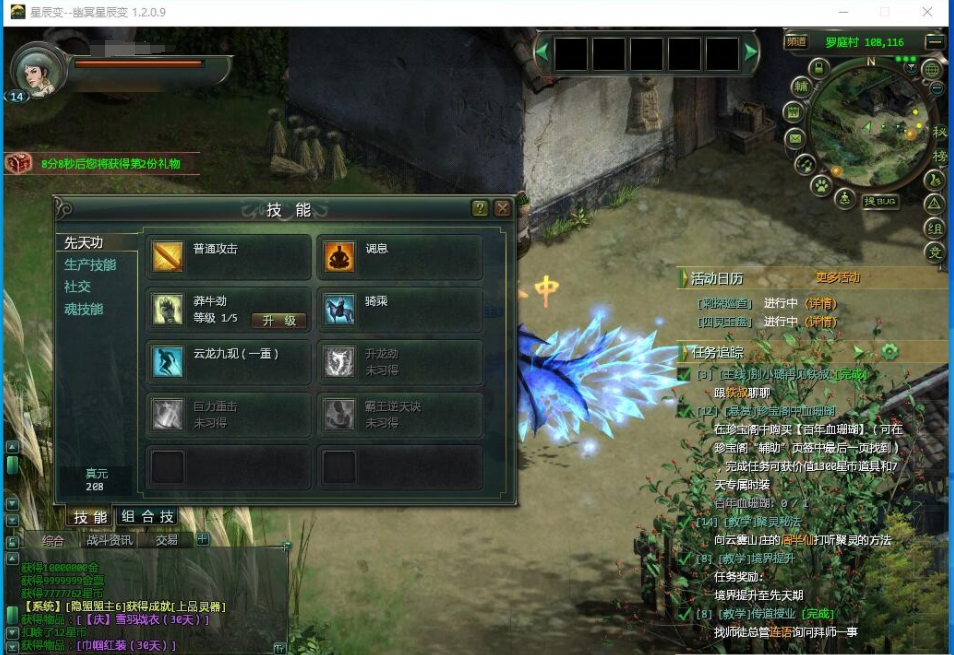Viewport: 954px width, 655px height.
Task: Switch to the 组合技 tab
Action: pyautogui.click(x=147, y=517)
